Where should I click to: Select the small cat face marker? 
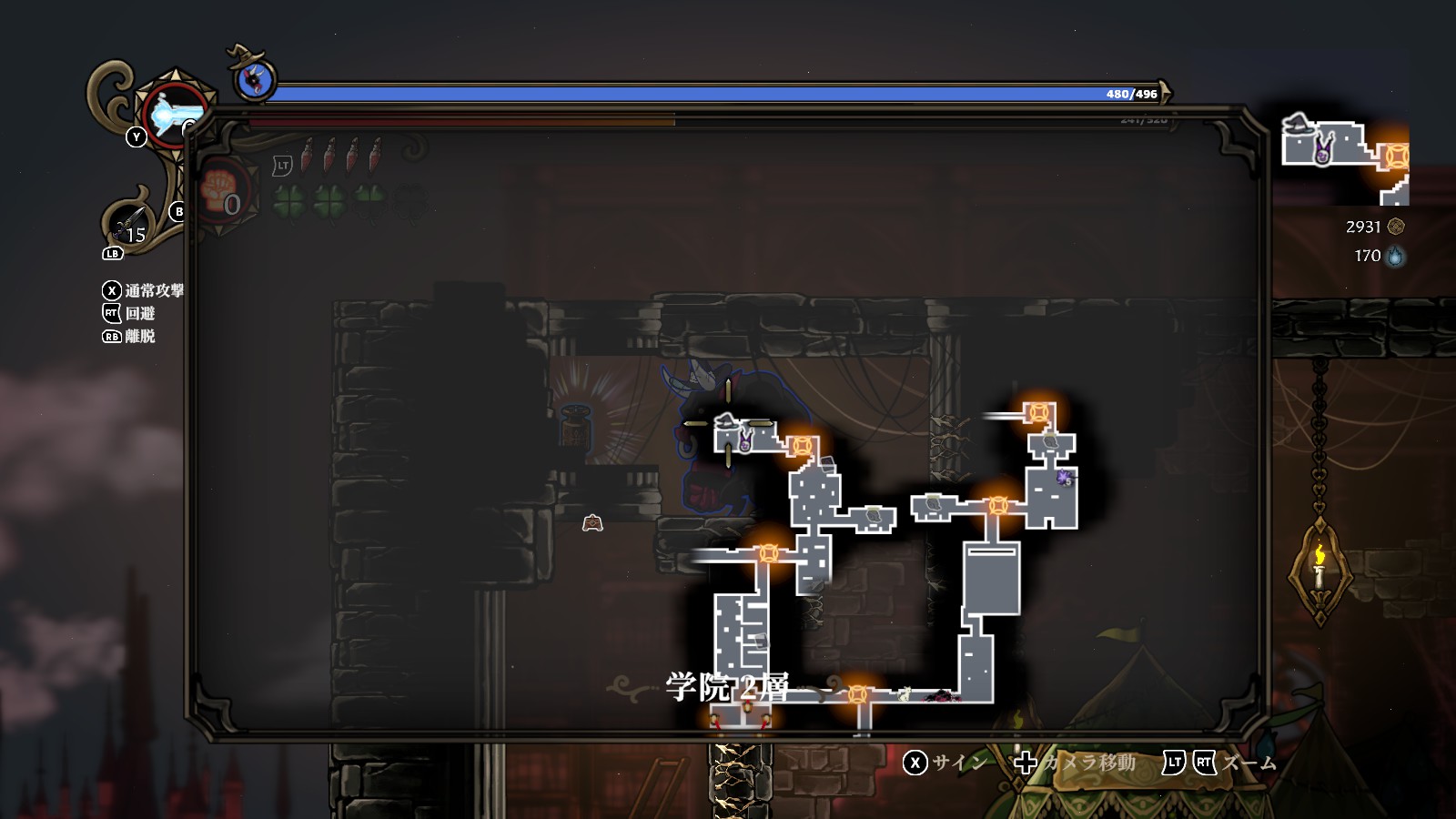(x=592, y=522)
